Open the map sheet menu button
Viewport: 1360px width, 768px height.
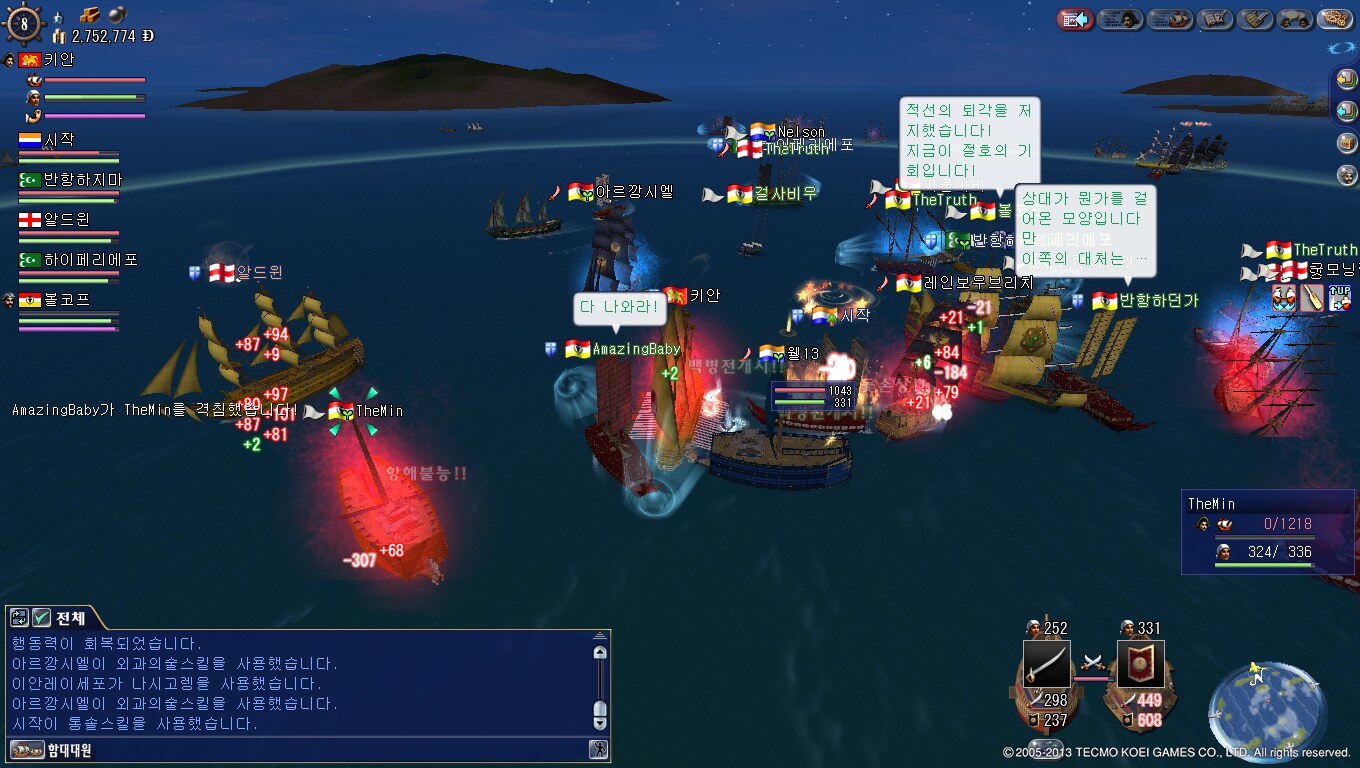tap(1215, 19)
